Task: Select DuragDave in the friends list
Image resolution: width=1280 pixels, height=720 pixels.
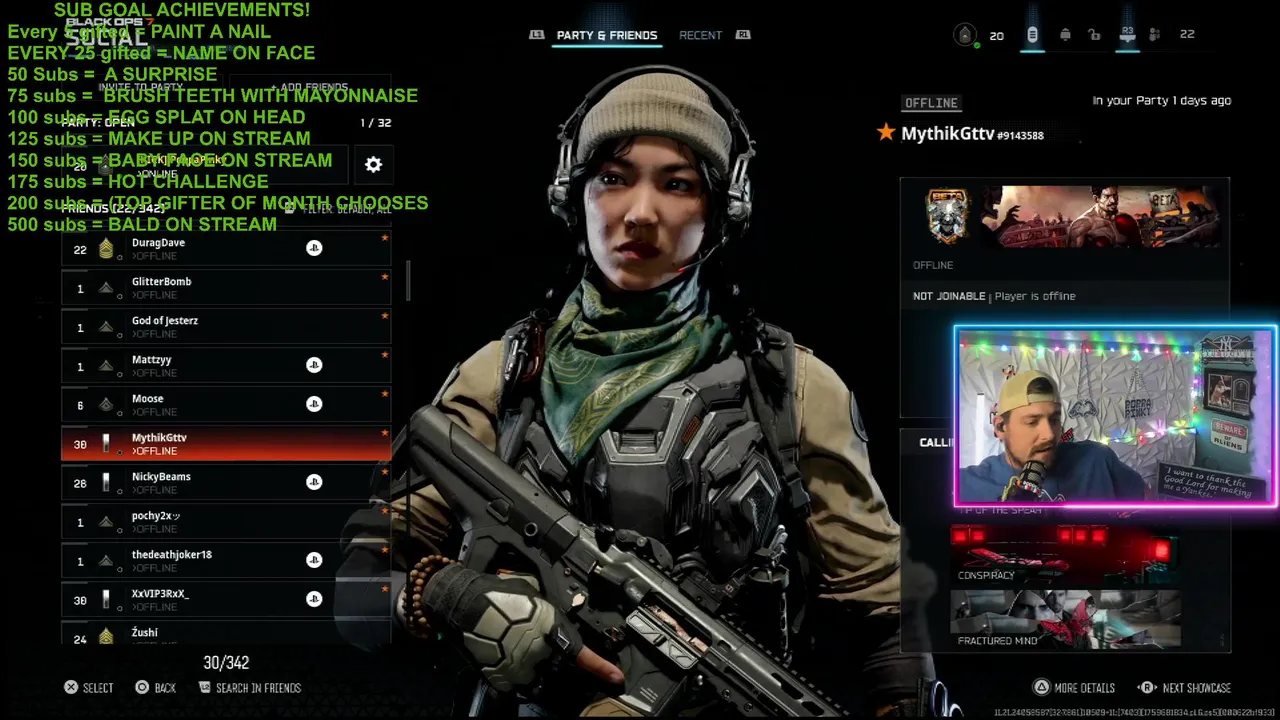Action: [225, 249]
